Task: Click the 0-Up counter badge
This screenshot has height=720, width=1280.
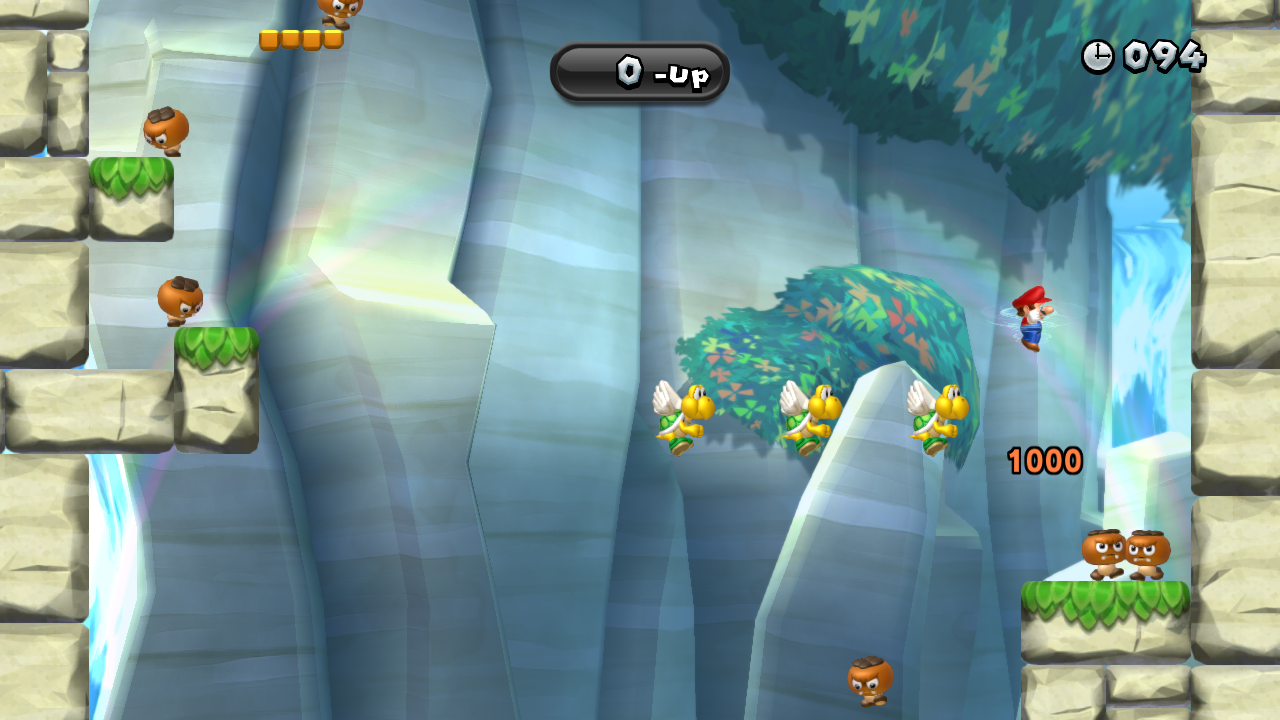Action: point(639,72)
